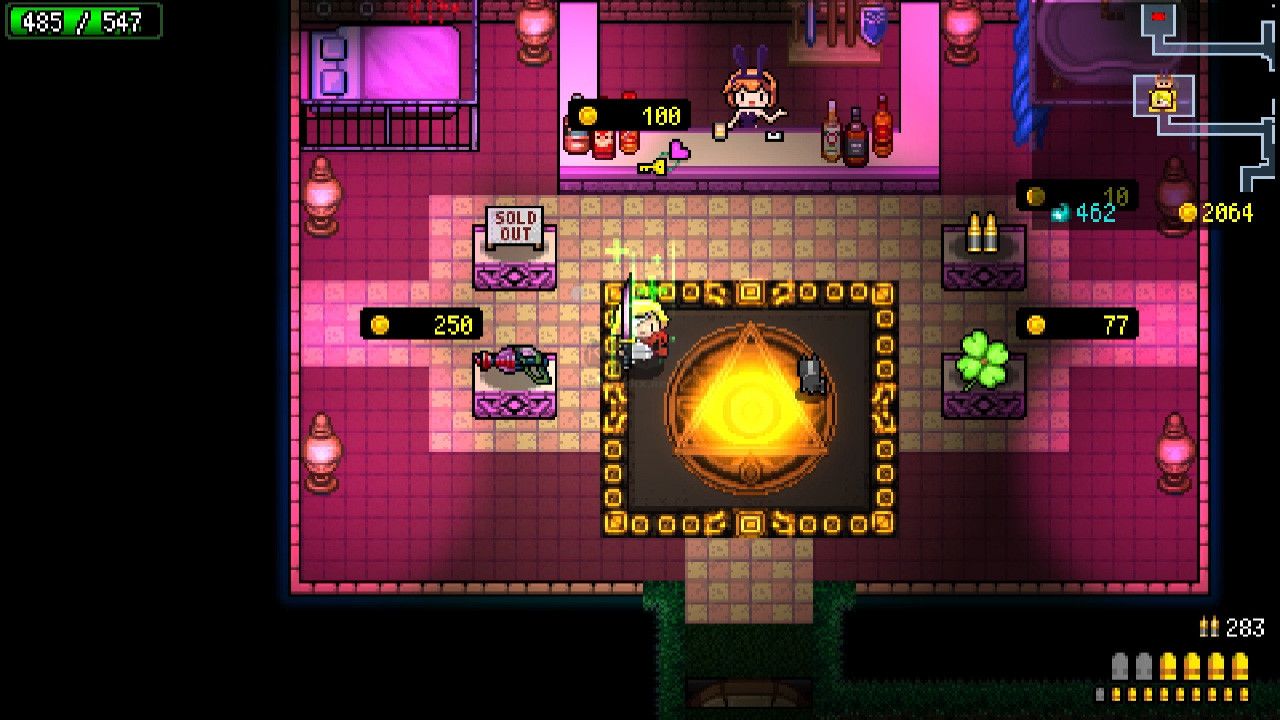Select the gem icon beside the 462 counter
This screenshot has width=1280, height=720.
pyautogui.click(x=1058, y=211)
